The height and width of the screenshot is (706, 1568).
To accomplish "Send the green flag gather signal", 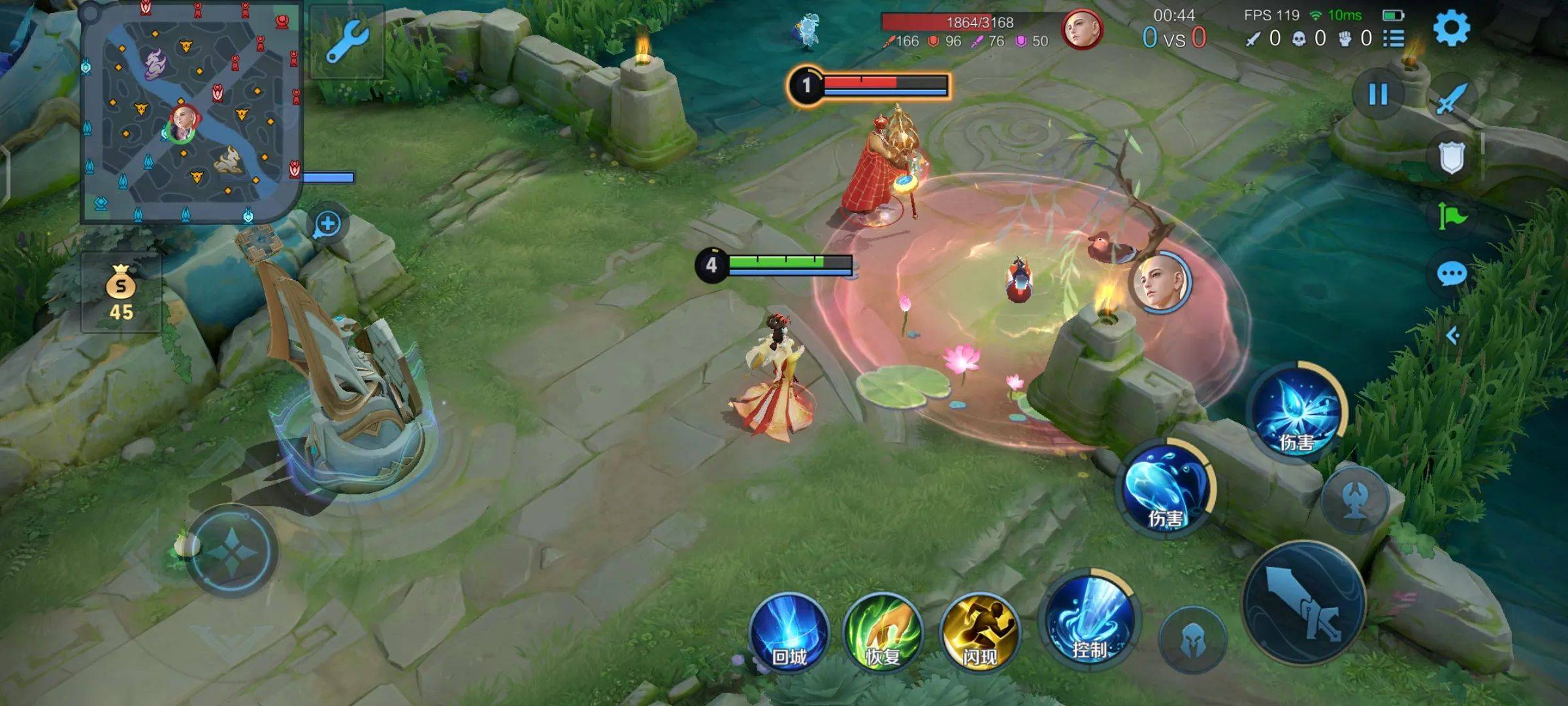I will (1452, 216).
